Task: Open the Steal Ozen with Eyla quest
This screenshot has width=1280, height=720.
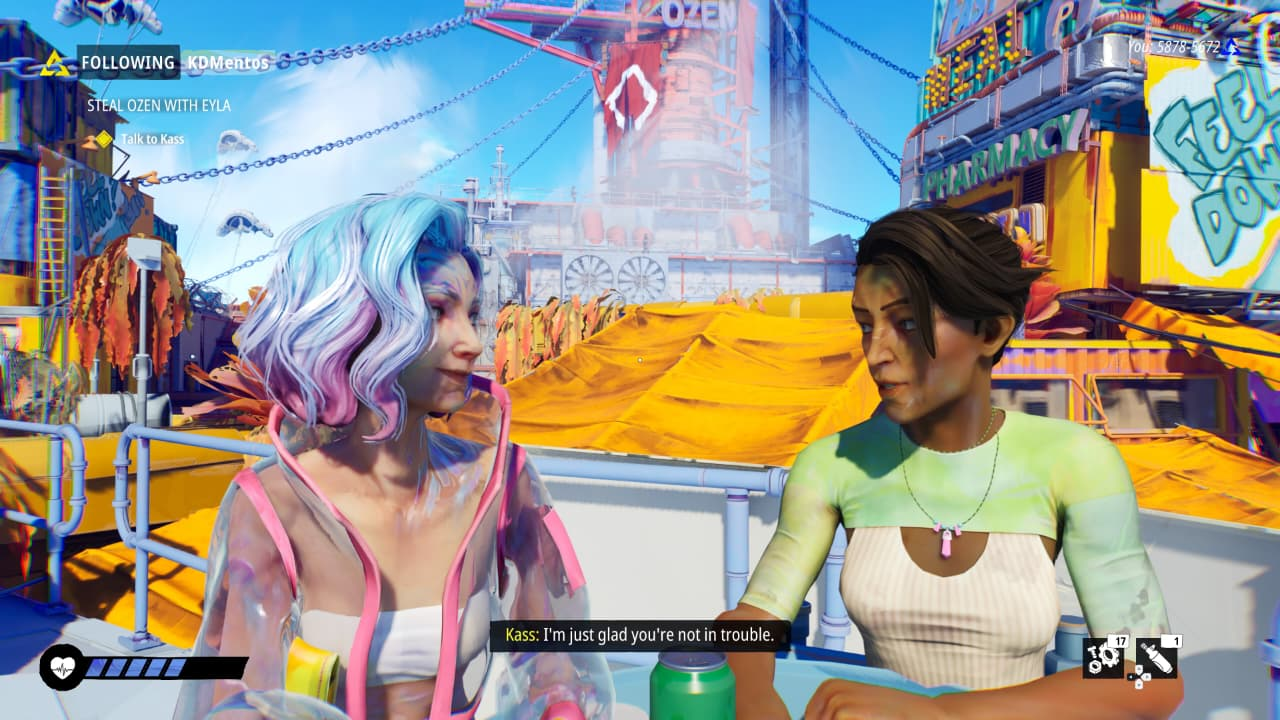Action: pyautogui.click(x=158, y=105)
